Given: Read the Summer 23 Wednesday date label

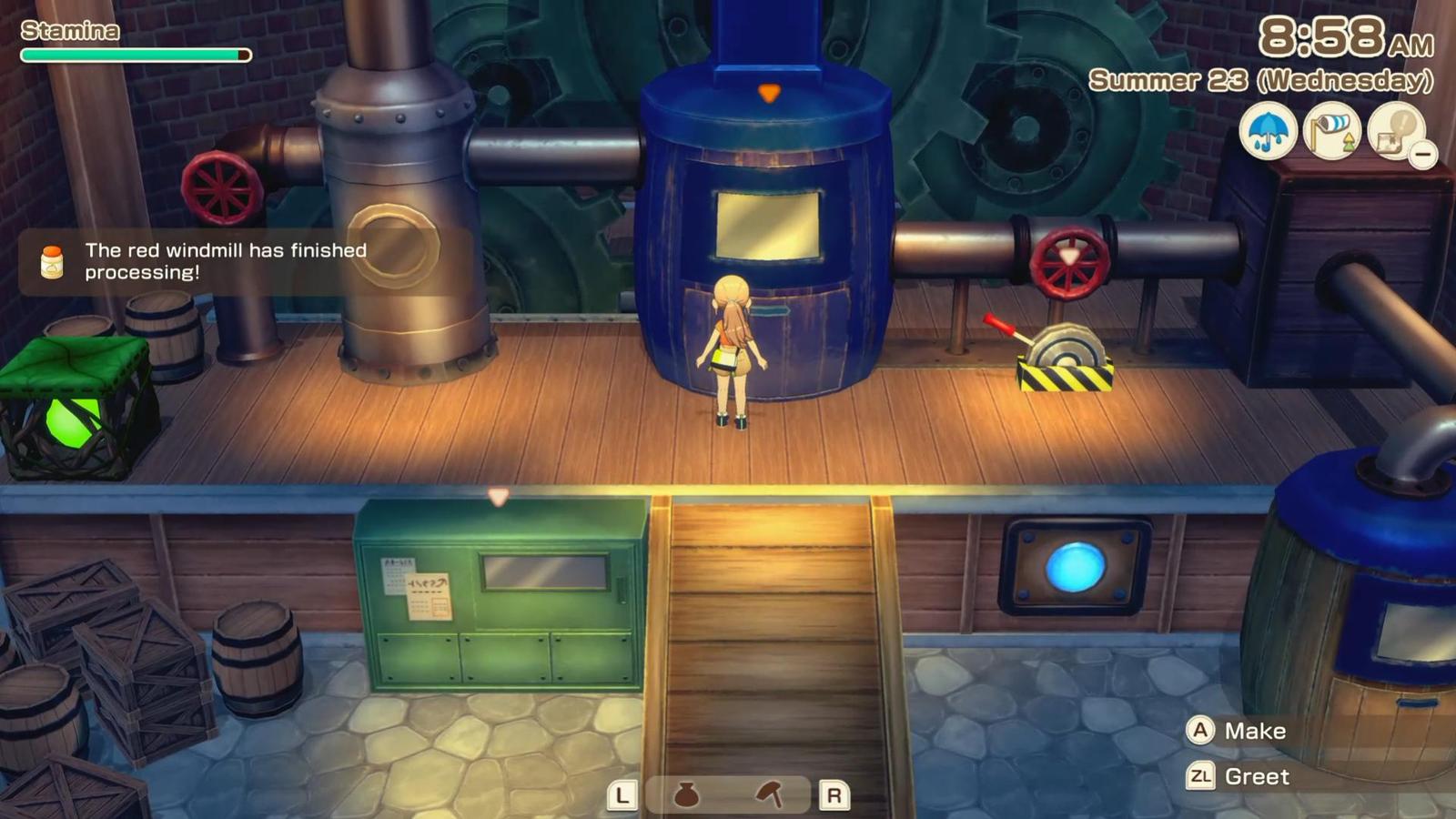Looking at the screenshot, I should tap(1260, 82).
